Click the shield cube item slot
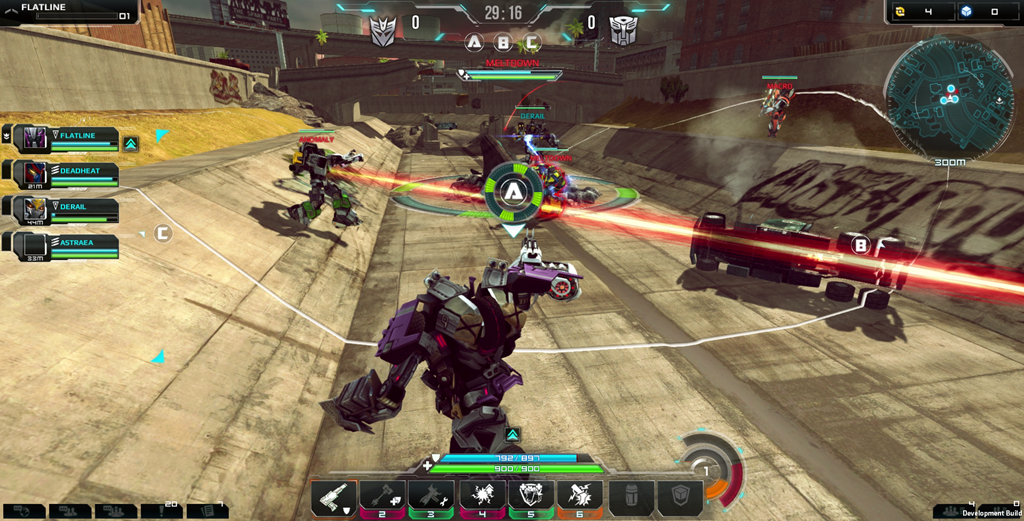The image size is (1024, 521). 681,497
